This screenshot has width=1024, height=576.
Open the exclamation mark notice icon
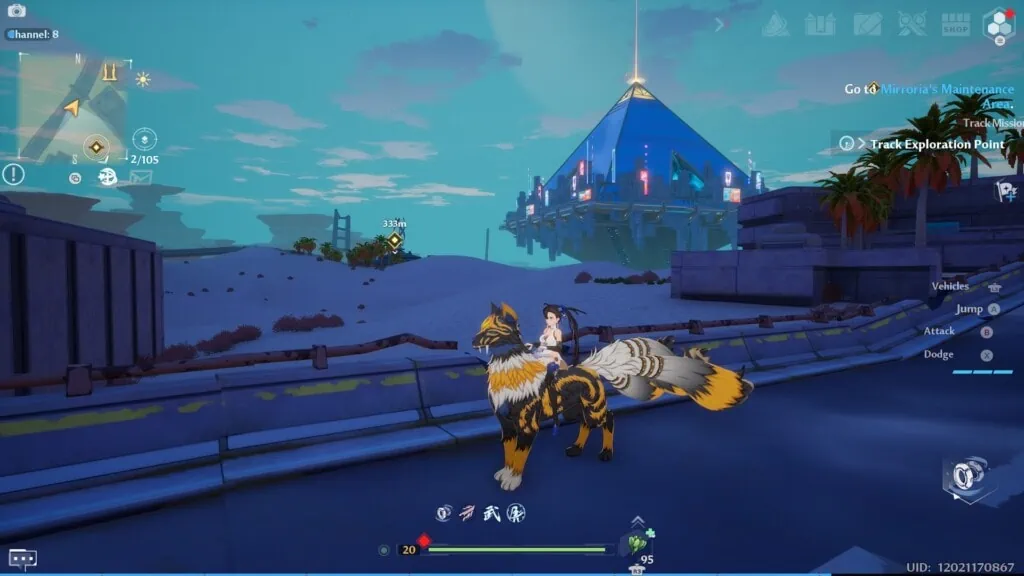(13, 175)
